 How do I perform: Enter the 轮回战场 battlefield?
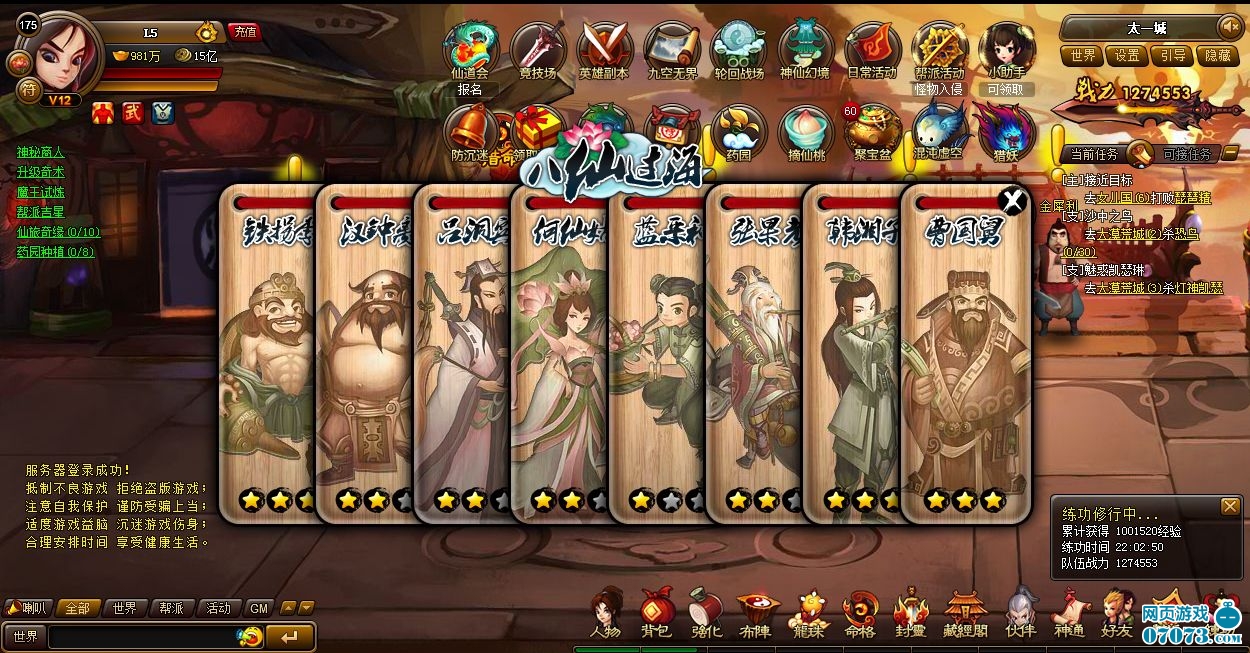(739, 50)
